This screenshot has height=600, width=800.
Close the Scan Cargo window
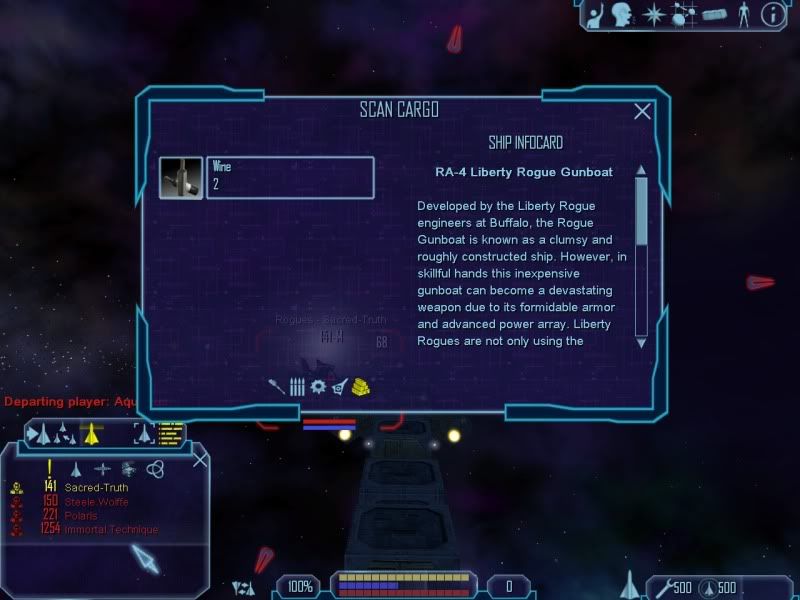[642, 112]
